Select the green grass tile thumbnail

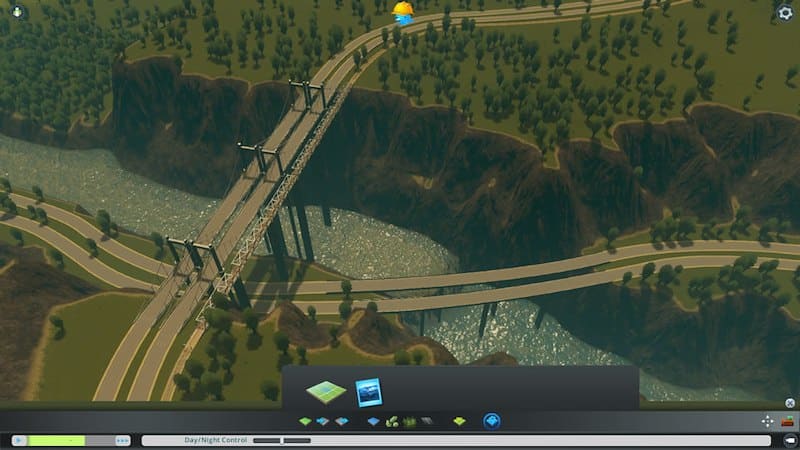pos(325,391)
